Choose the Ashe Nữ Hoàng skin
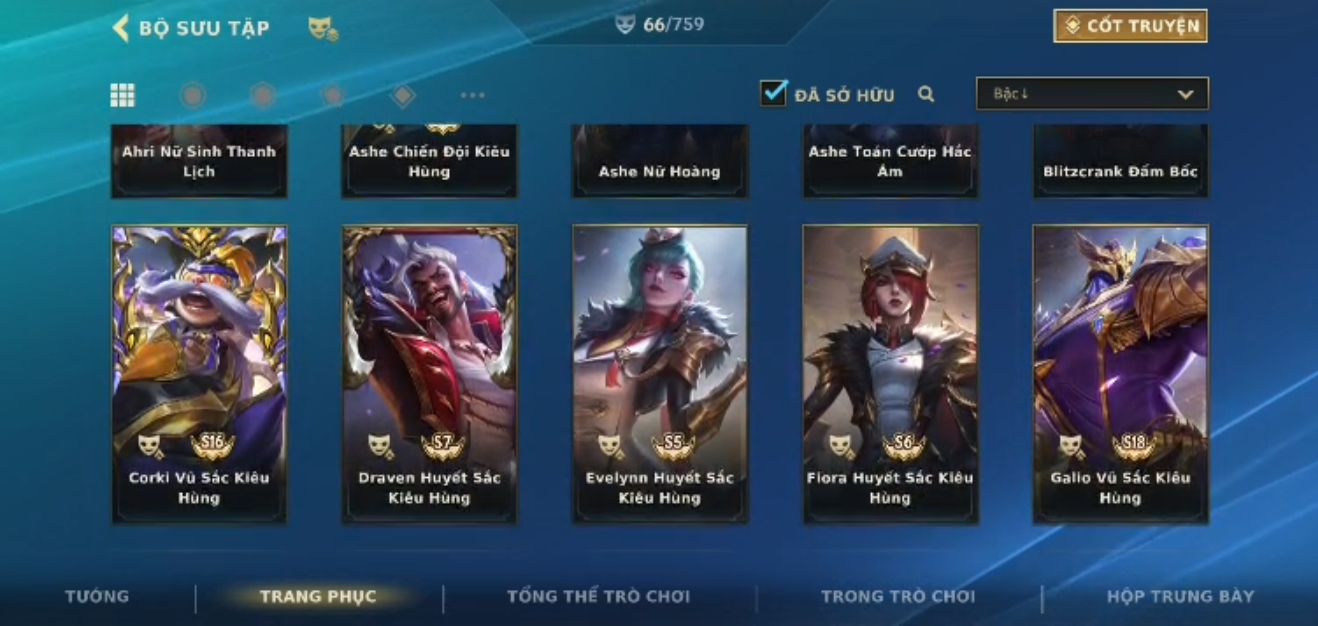The image size is (1318, 626). [x=659, y=163]
